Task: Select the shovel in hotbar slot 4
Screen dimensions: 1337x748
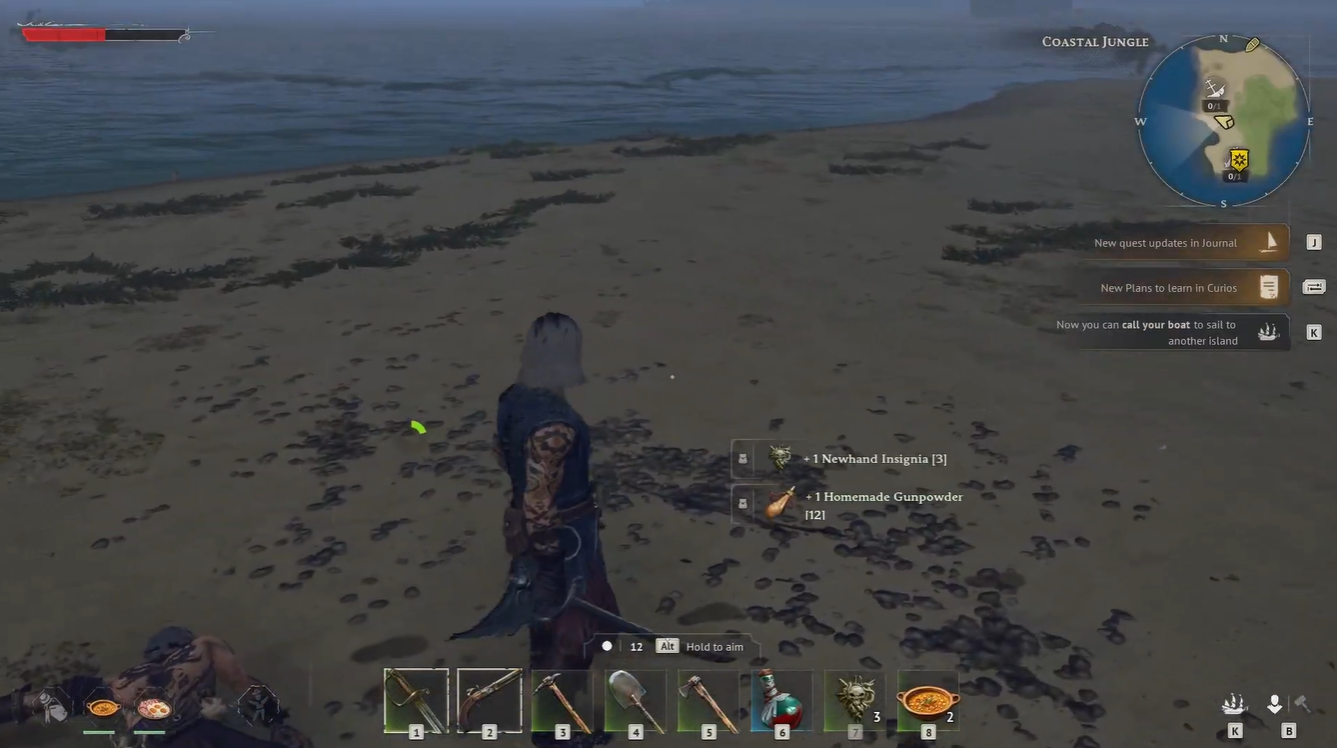Action: point(635,698)
